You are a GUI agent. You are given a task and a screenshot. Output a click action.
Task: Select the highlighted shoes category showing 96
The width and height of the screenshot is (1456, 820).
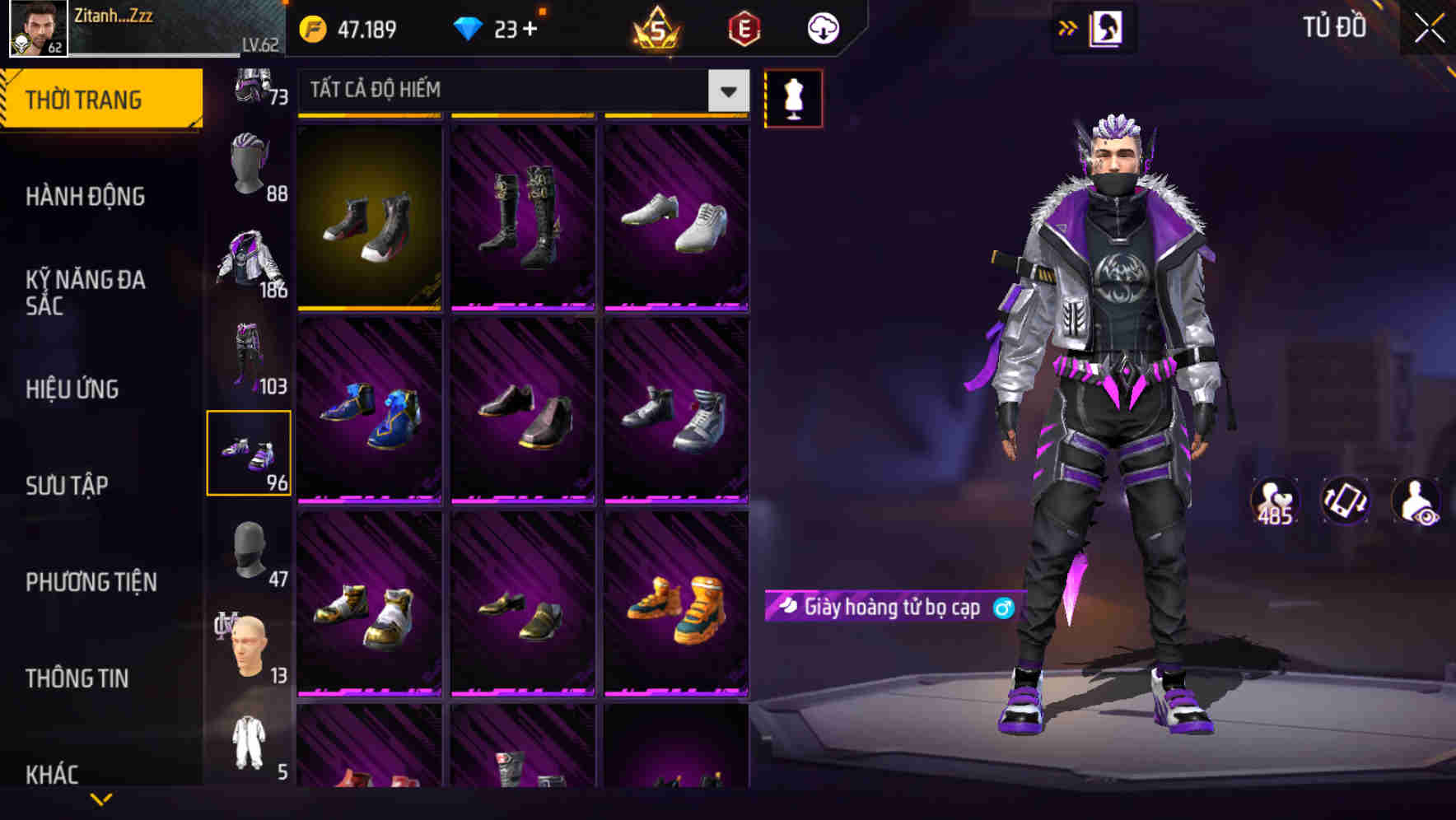(248, 453)
